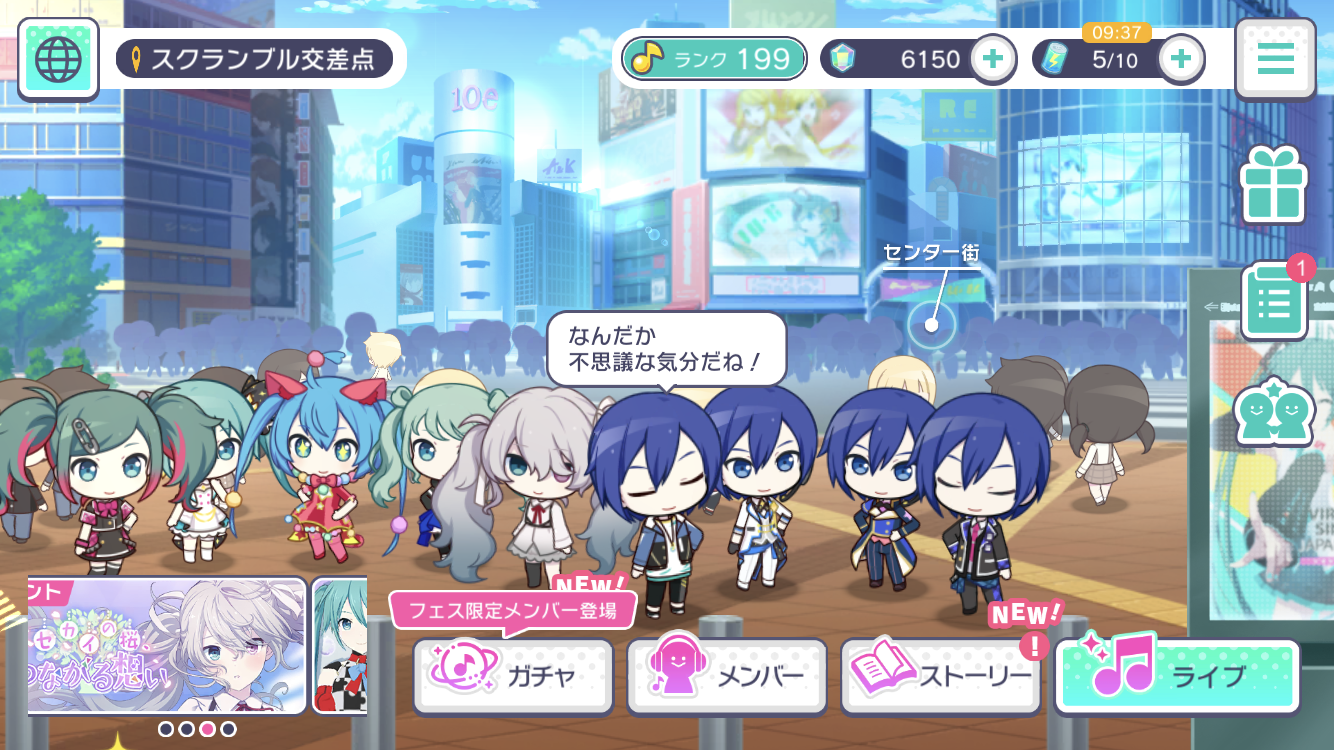This screenshot has width=1334, height=750.
Task: Open the メンバー member menu
Action: (727, 676)
